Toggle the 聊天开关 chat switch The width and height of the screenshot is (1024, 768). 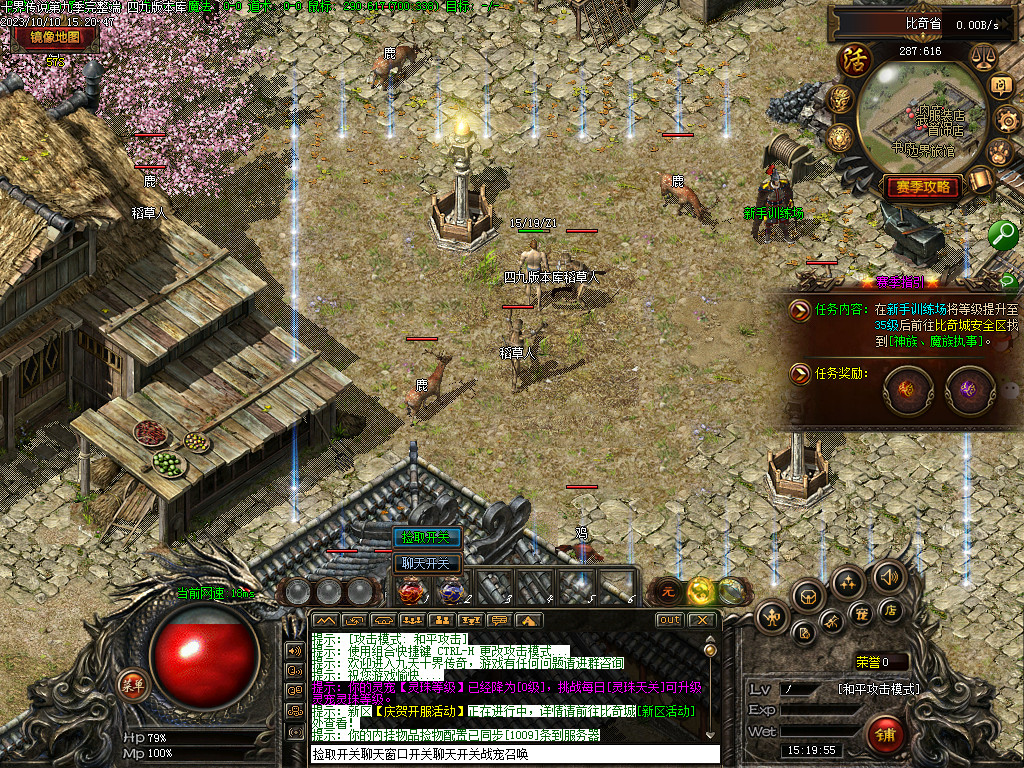[426, 563]
